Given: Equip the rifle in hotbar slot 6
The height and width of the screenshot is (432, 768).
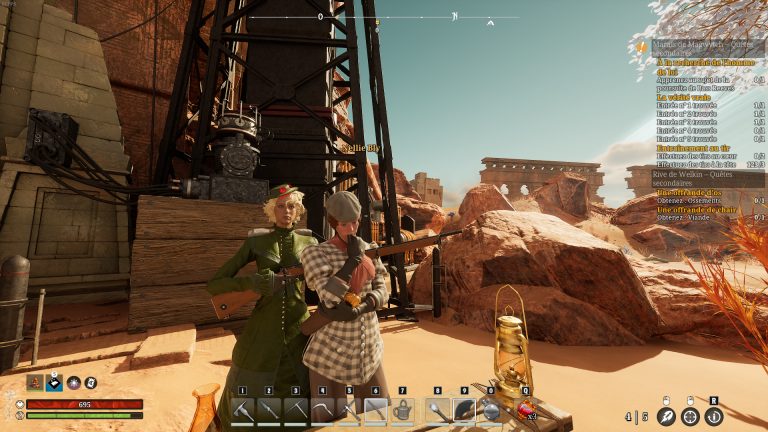Looking at the screenshot, I should [x=375, y=410].
